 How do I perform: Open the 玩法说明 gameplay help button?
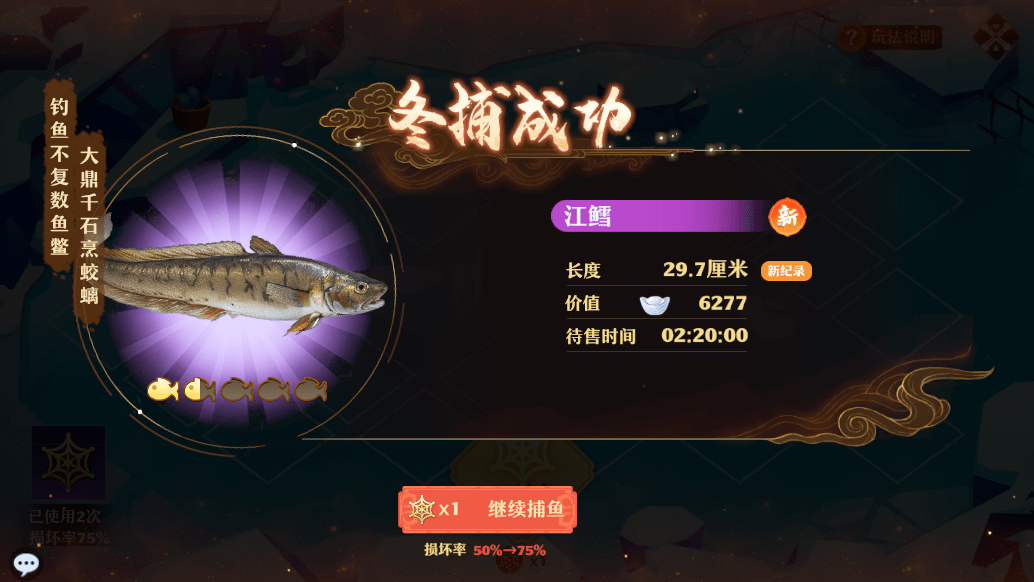889,39
